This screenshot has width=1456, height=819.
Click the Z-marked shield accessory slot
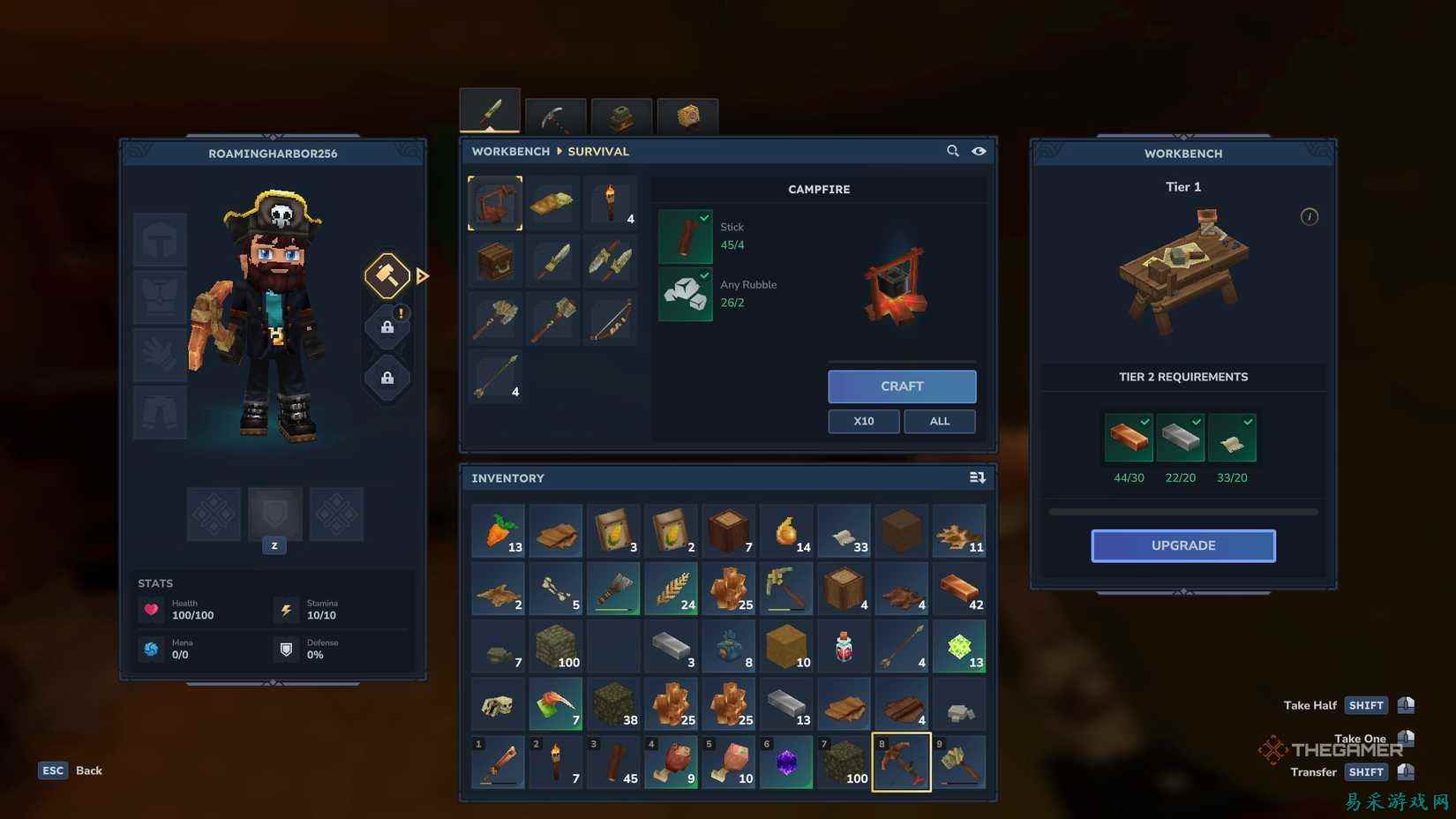pyautogui.click(x=274, y=515)
